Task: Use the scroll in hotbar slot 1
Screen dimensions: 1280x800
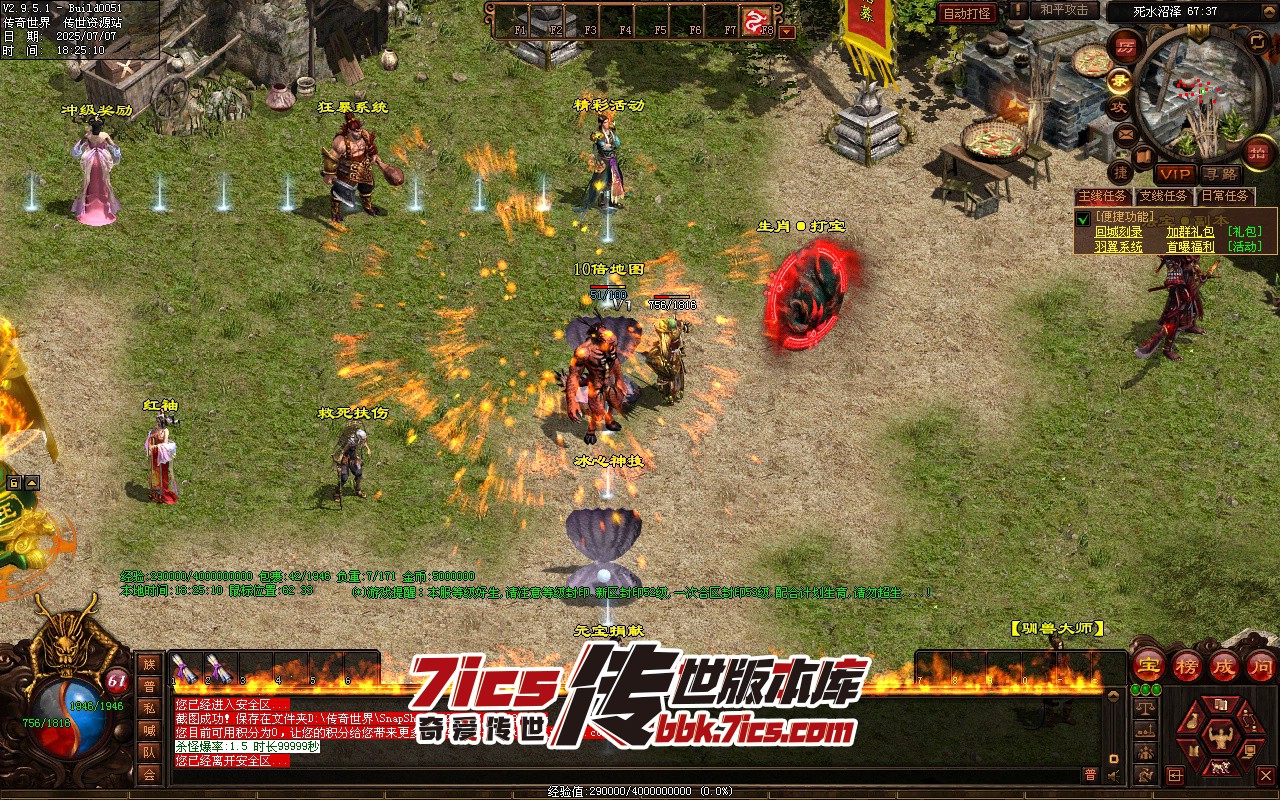Action: tap(184, 669)
